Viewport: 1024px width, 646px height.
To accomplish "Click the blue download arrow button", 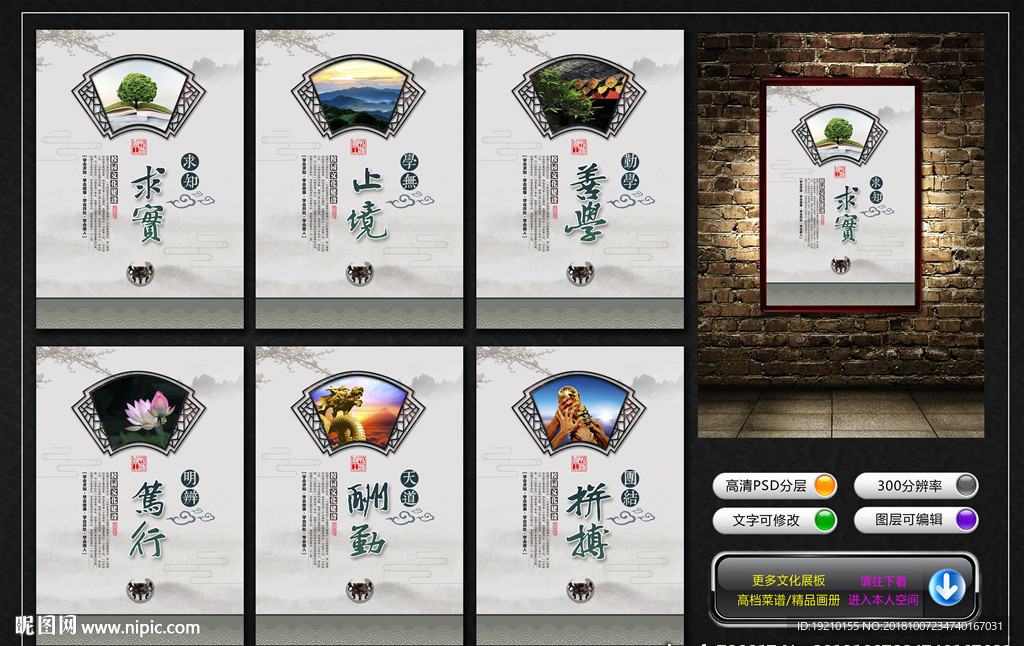I will (946, 588).
